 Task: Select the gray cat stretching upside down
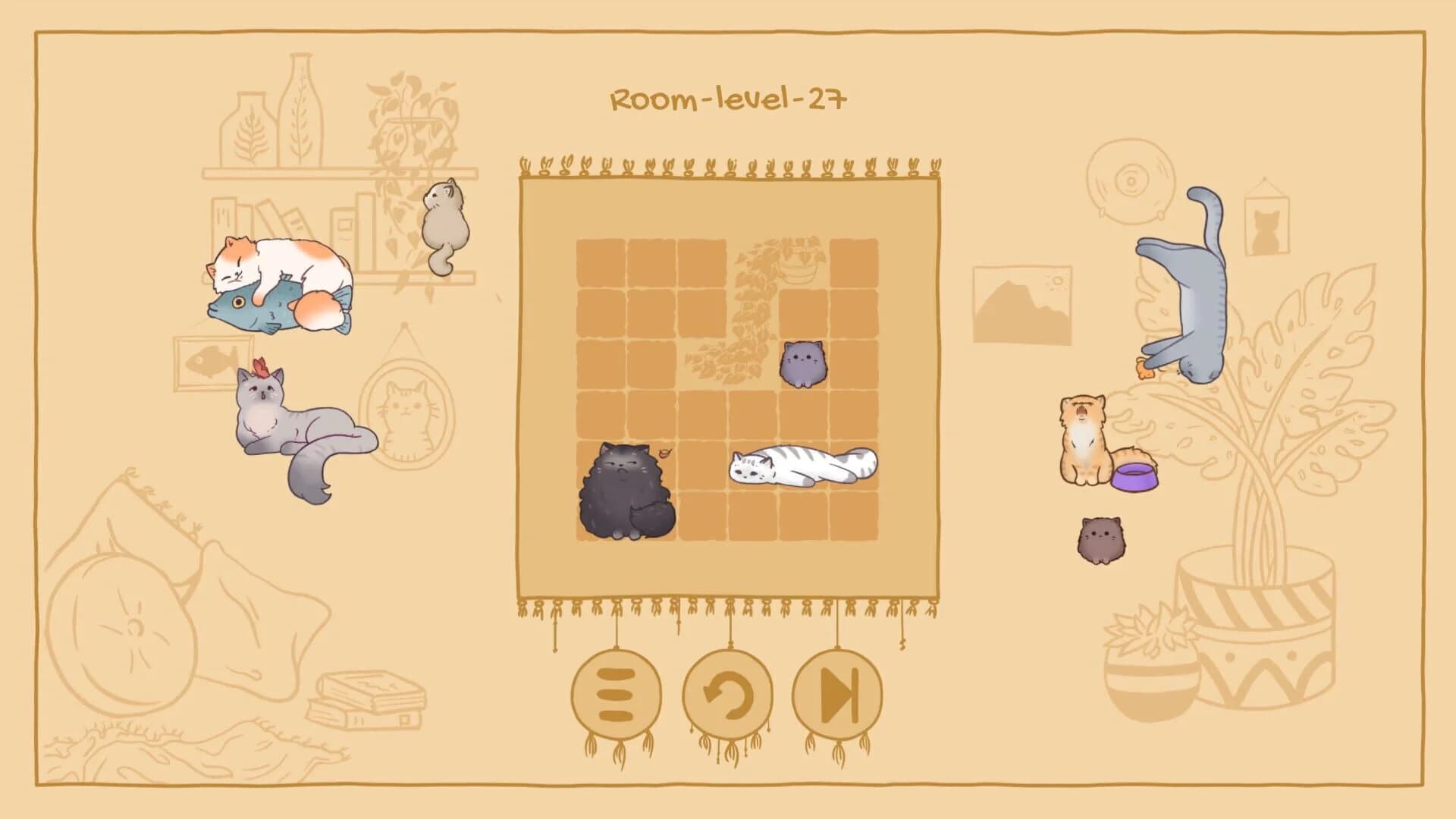click(1198, 296)
